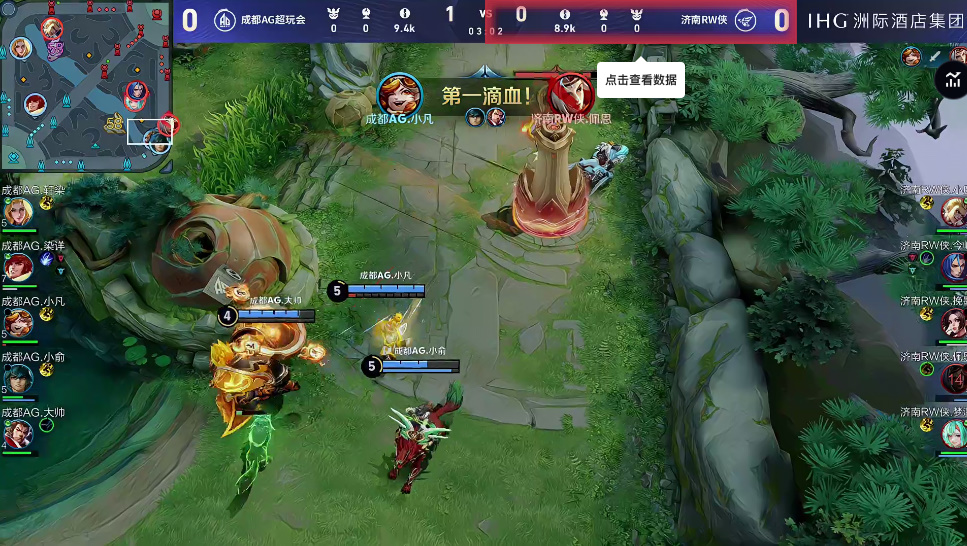
Task: Select the teal-haired 济南RW侠 player portrait
Action: (953, 433)
